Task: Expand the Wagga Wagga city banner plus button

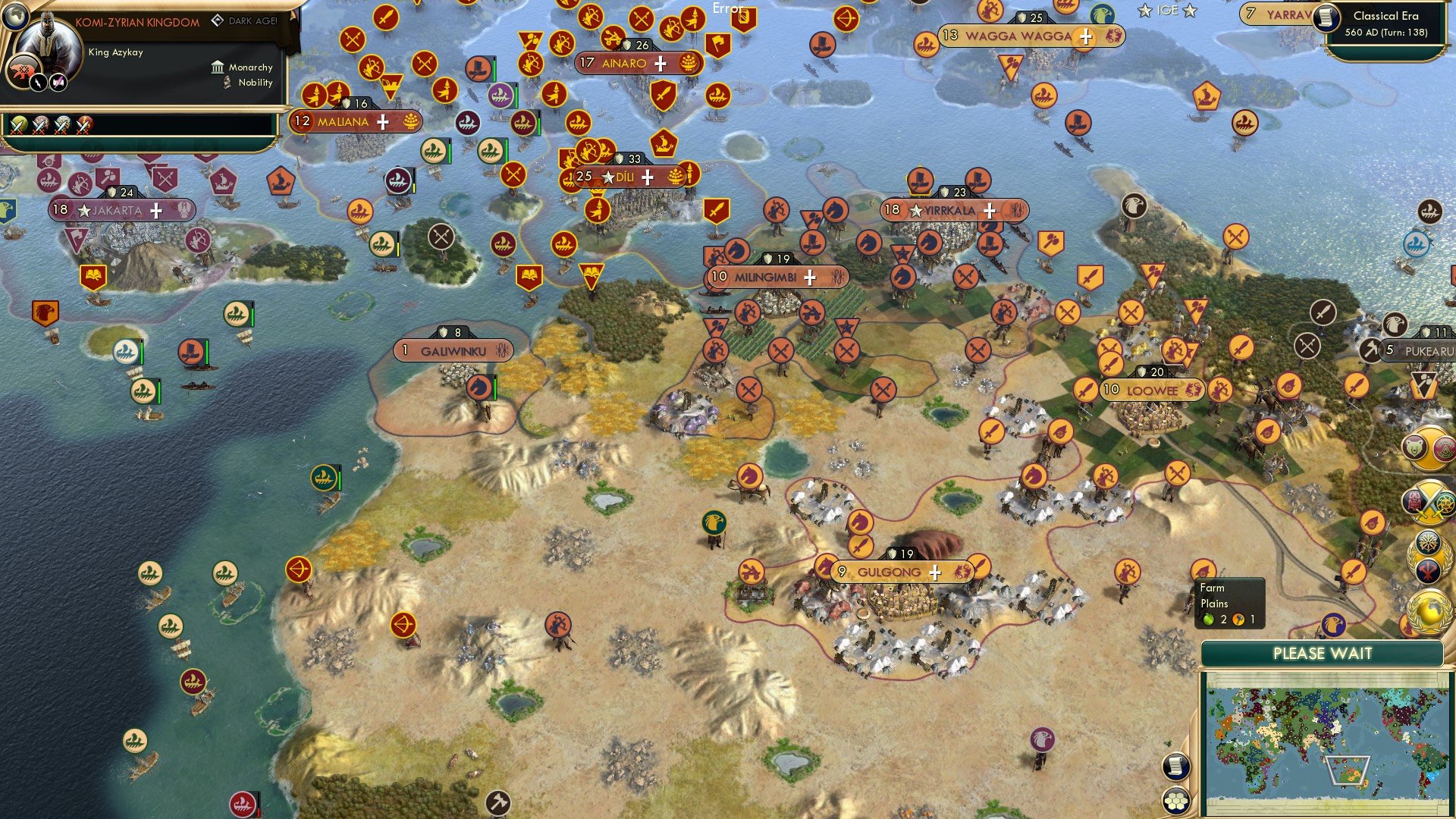Action: [1086, 35]
